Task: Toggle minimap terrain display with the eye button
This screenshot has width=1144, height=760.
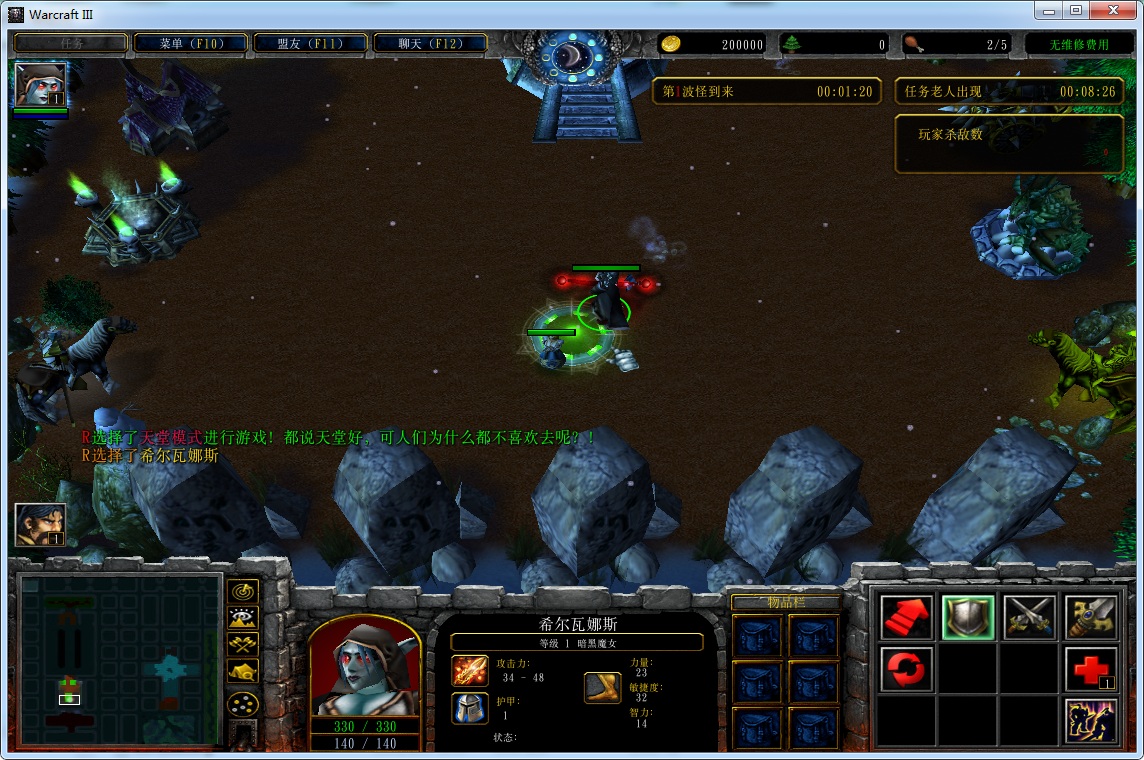Action: (243, 618)
